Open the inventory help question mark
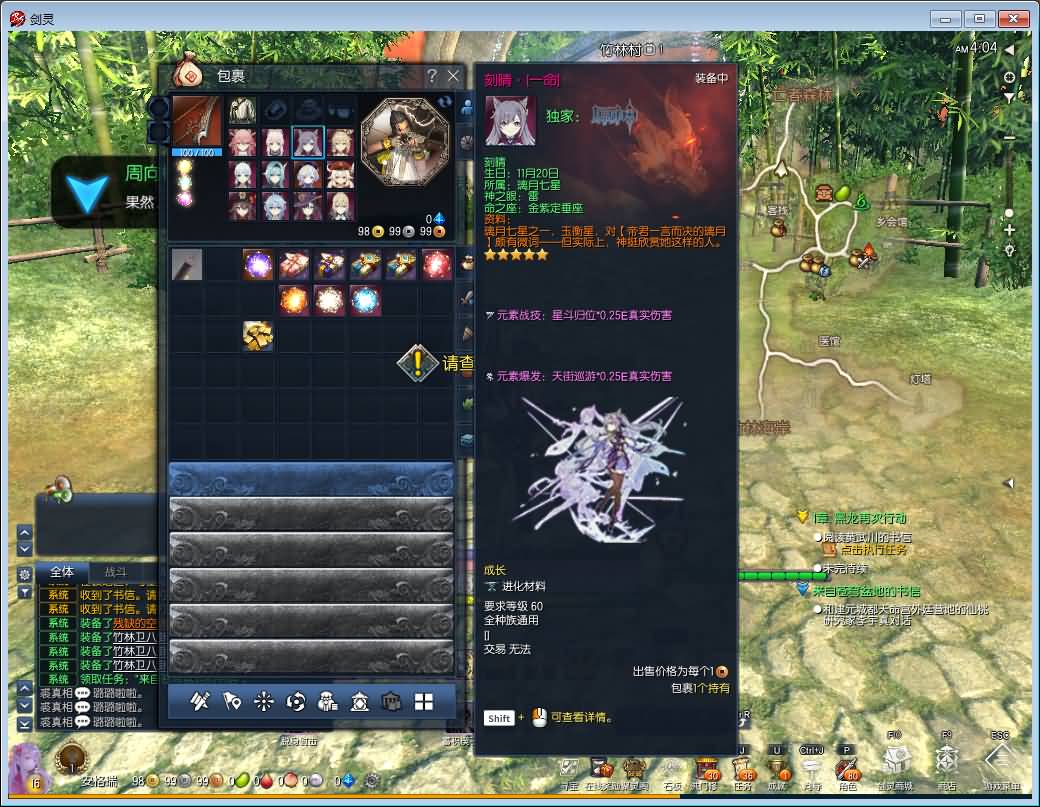Screen dimensions: 1040x807 tap(432, 76)
